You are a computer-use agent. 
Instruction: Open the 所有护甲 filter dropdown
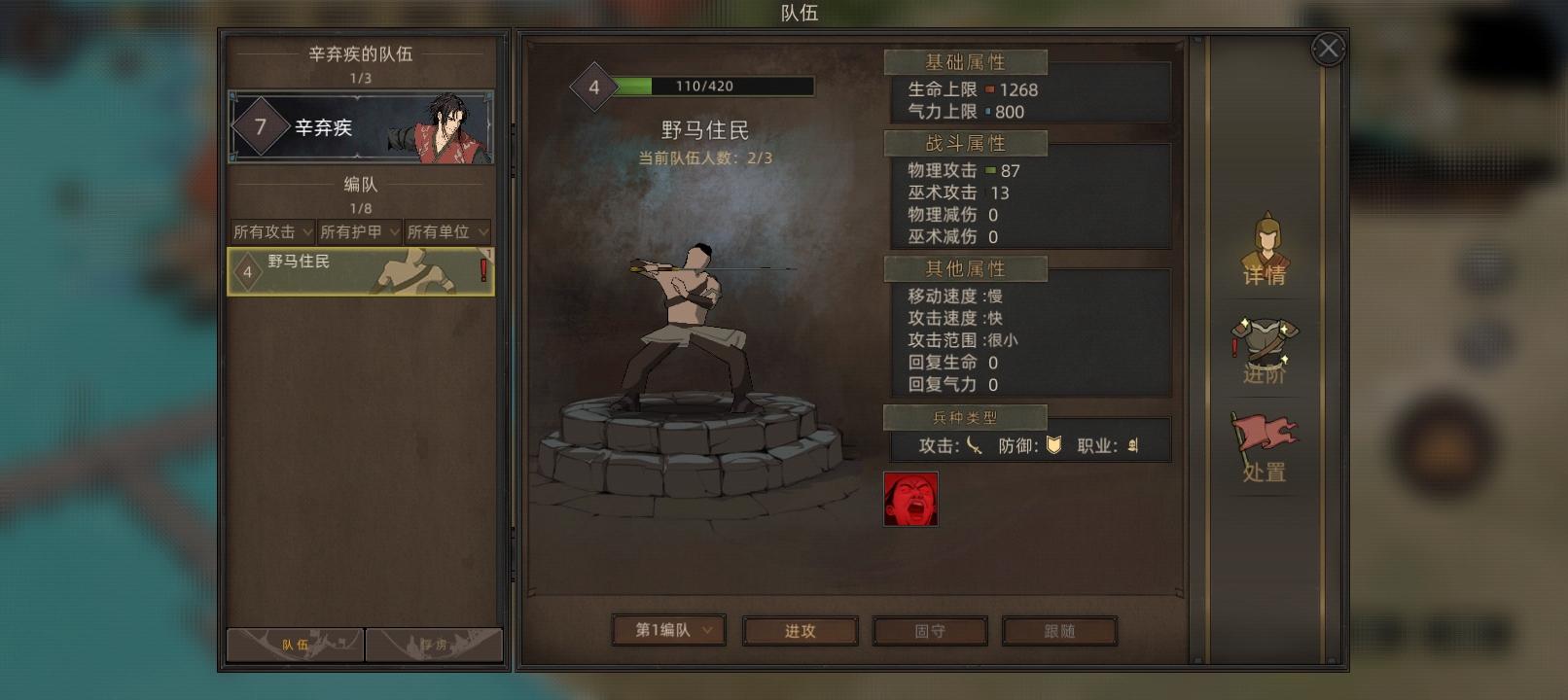click(x=357, y=231)
